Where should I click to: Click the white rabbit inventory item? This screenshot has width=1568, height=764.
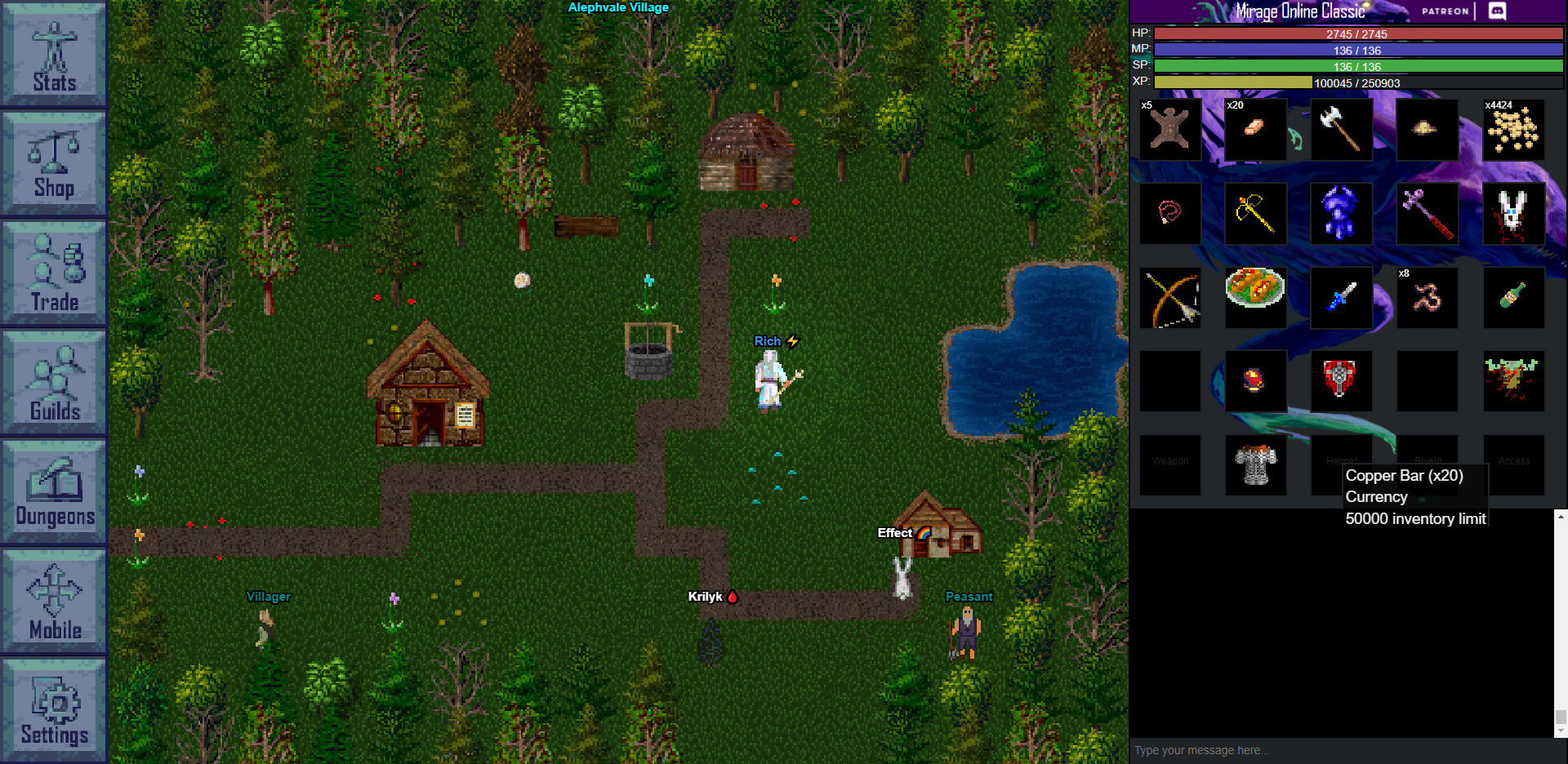1513,213
